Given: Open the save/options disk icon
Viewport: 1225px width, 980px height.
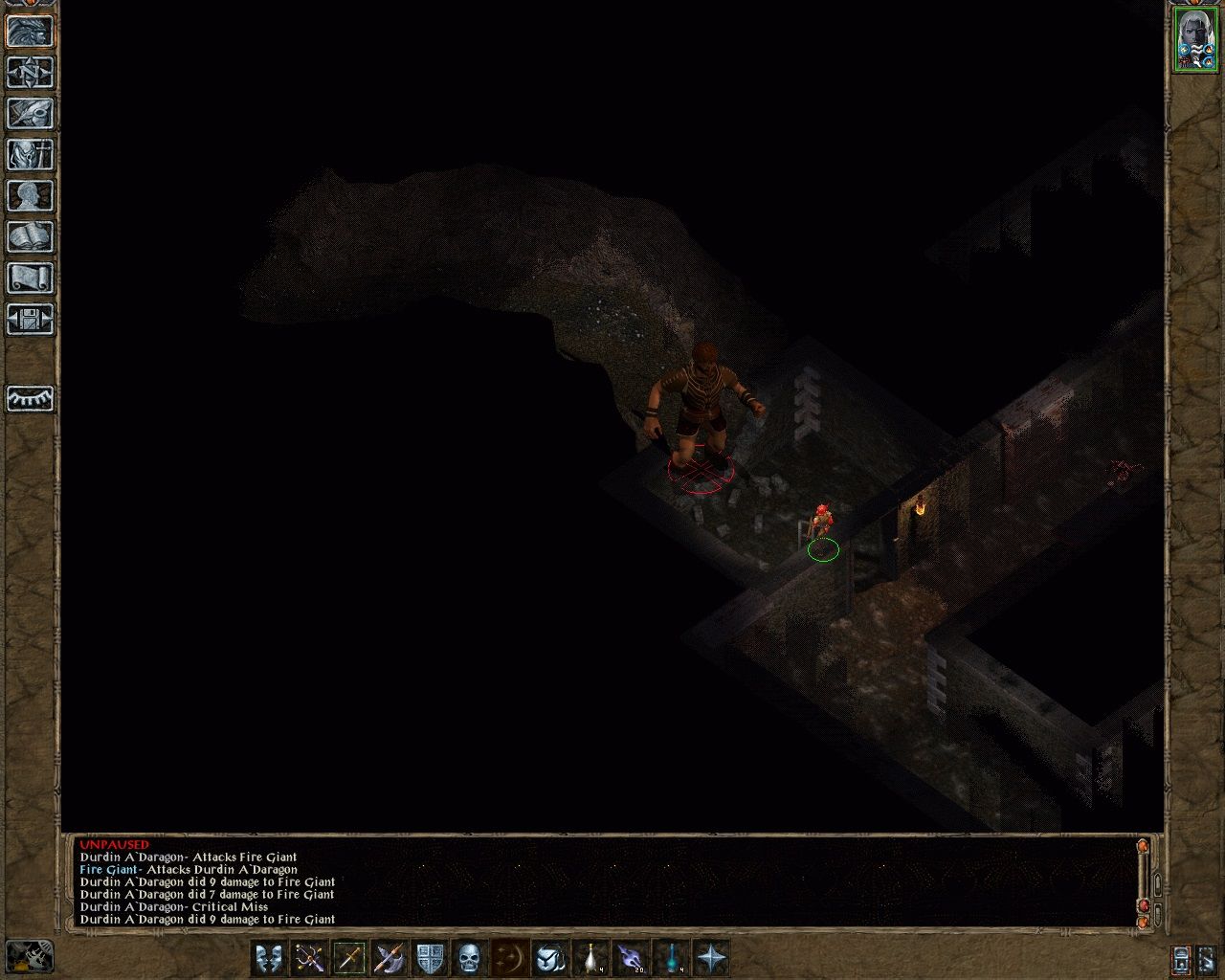Looking at the screenshot, I should [29, 318].
